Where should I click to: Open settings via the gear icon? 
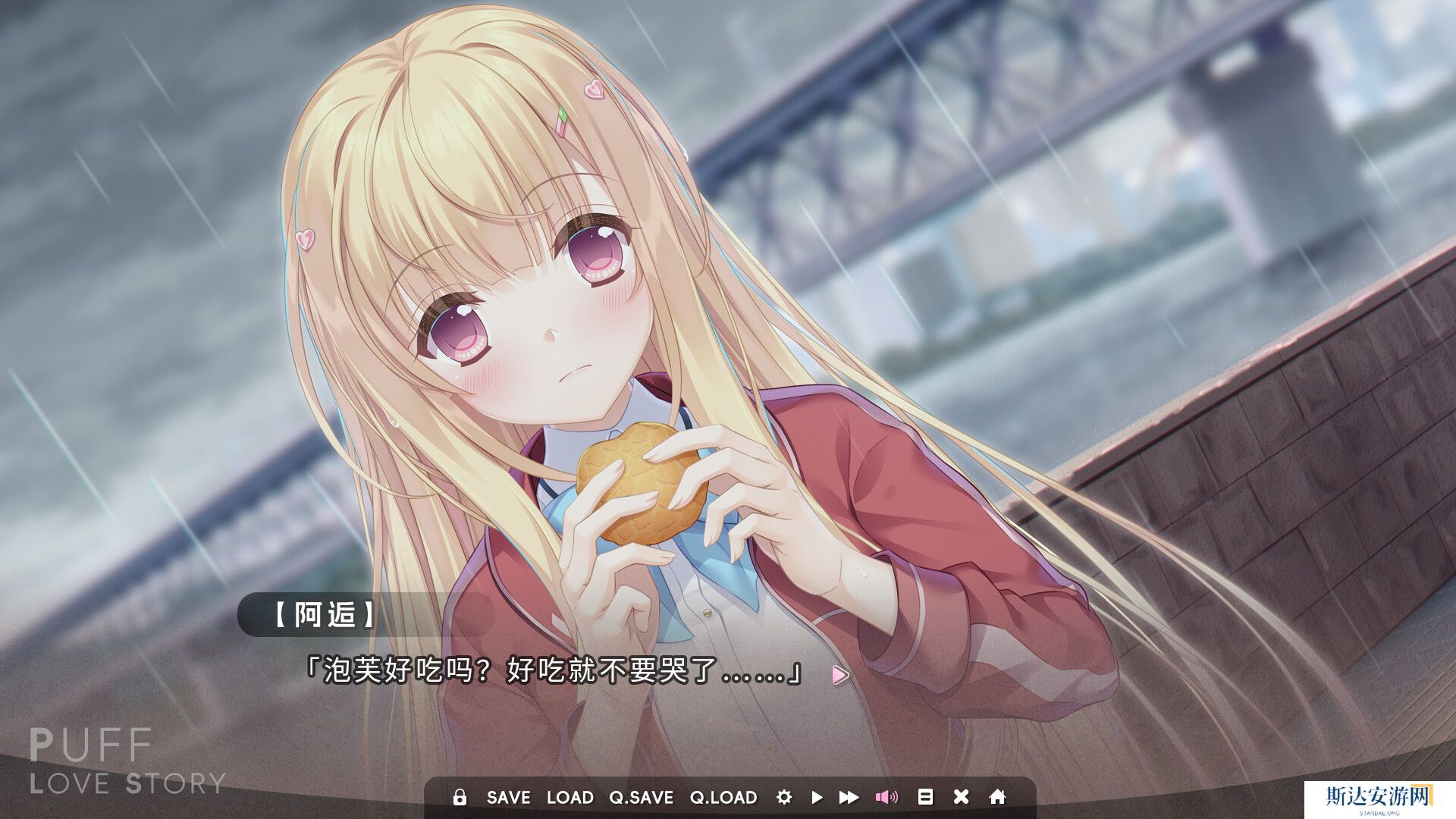[784, 797]
